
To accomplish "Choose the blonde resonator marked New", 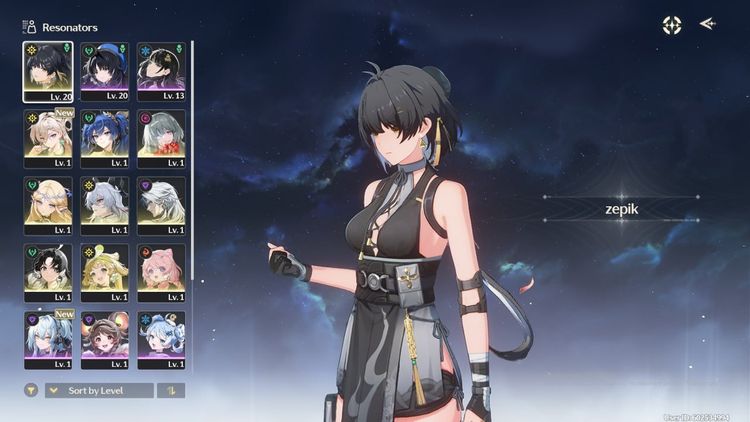I will point(48,138).
